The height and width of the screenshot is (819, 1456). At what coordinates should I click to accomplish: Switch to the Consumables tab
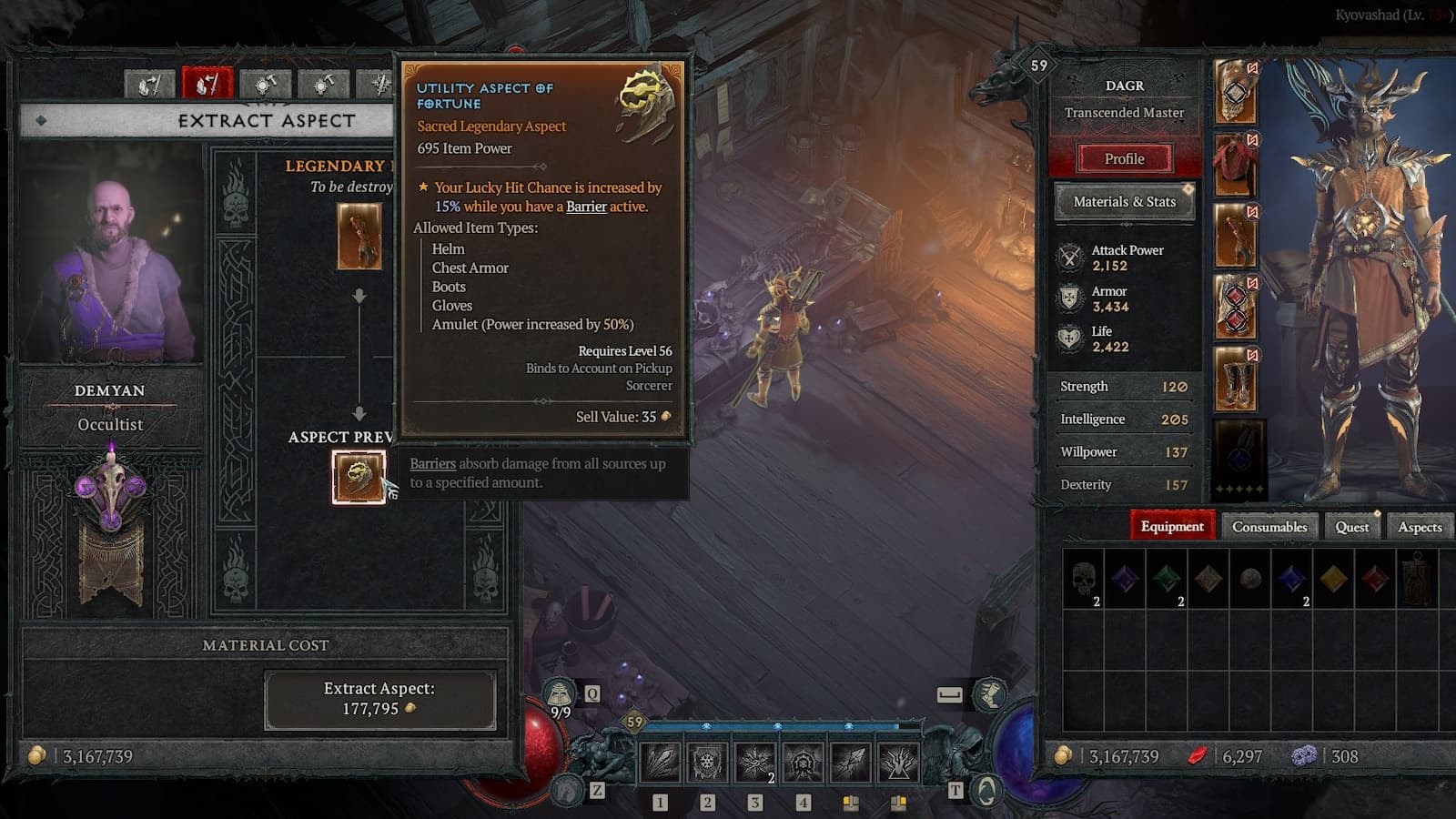point(1269,527)
